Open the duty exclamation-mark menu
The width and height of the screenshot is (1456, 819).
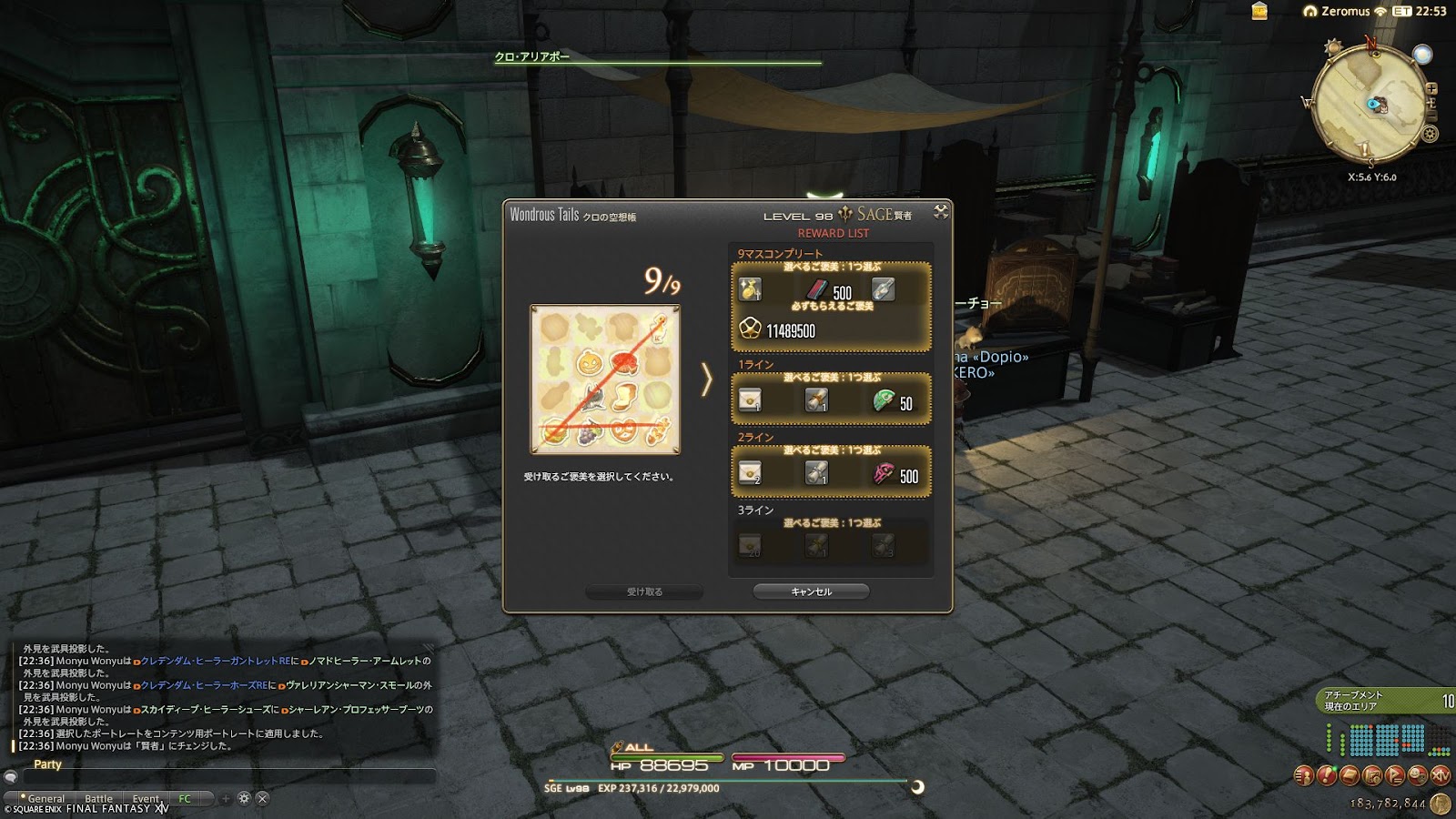coord(1327,775)
